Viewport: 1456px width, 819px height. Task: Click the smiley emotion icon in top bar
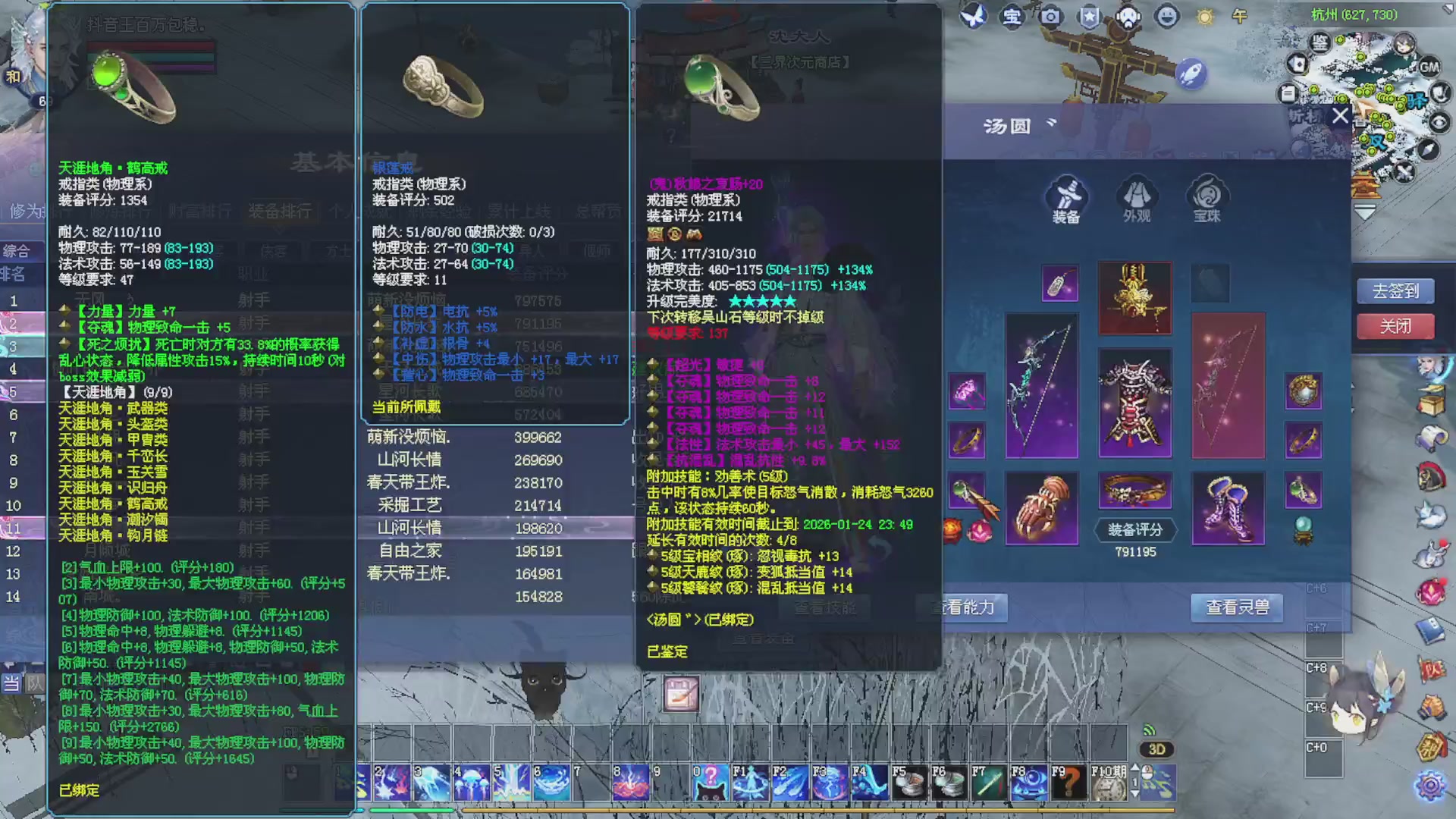click(x=1167, y=17)
